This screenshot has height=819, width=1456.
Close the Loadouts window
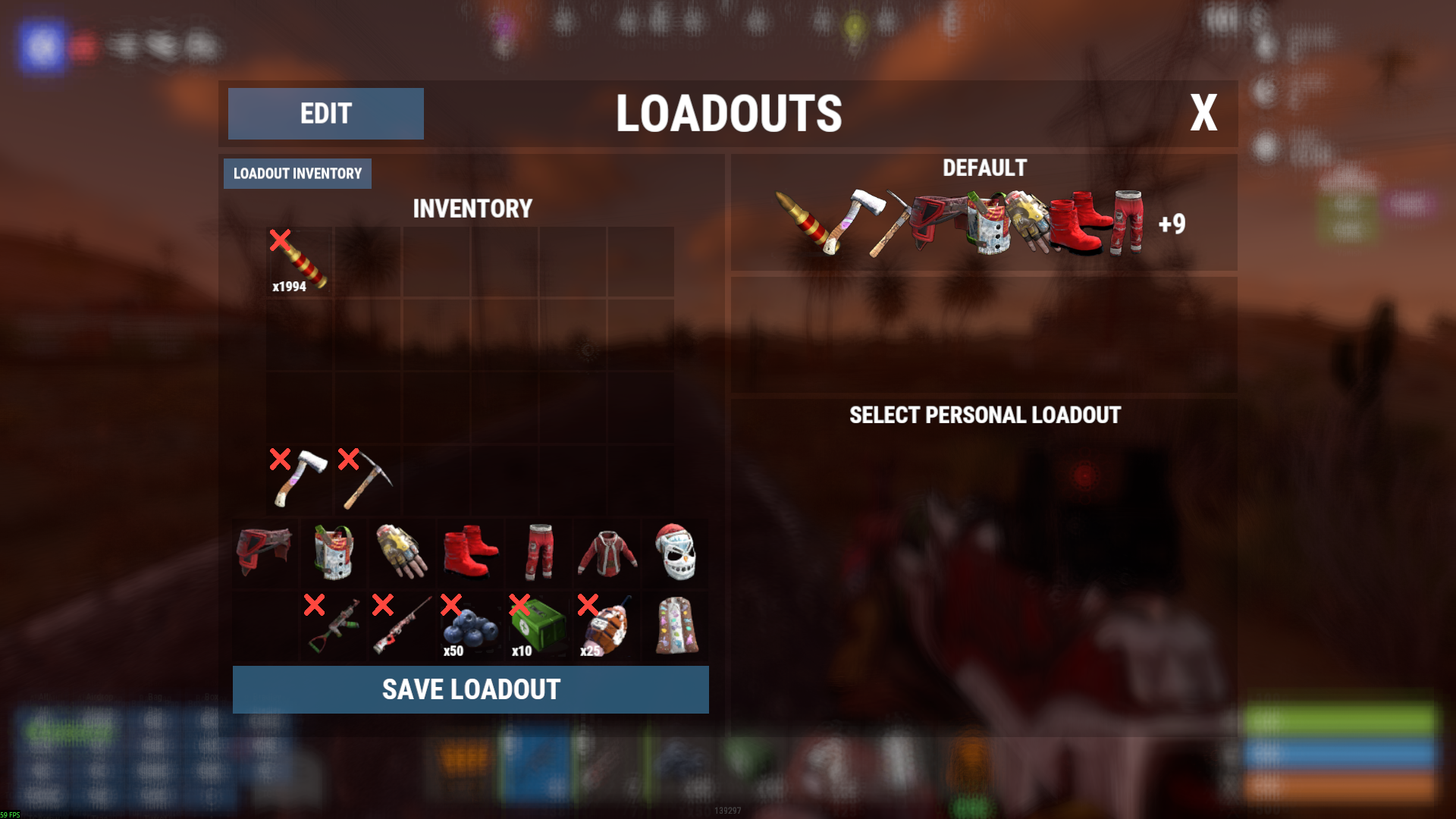pos(1203,114)
